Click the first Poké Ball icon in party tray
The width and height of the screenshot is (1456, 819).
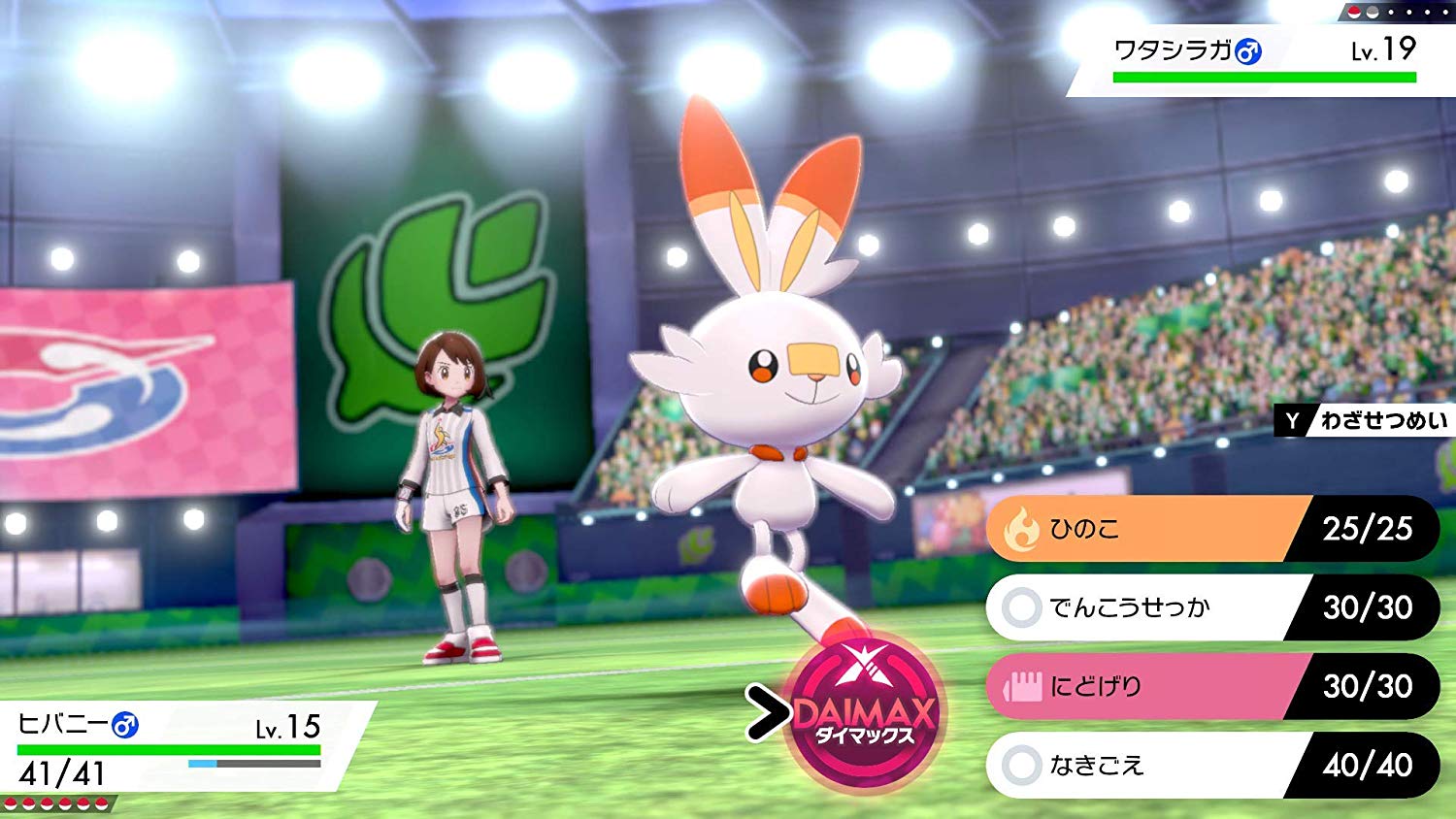(13, 803)
